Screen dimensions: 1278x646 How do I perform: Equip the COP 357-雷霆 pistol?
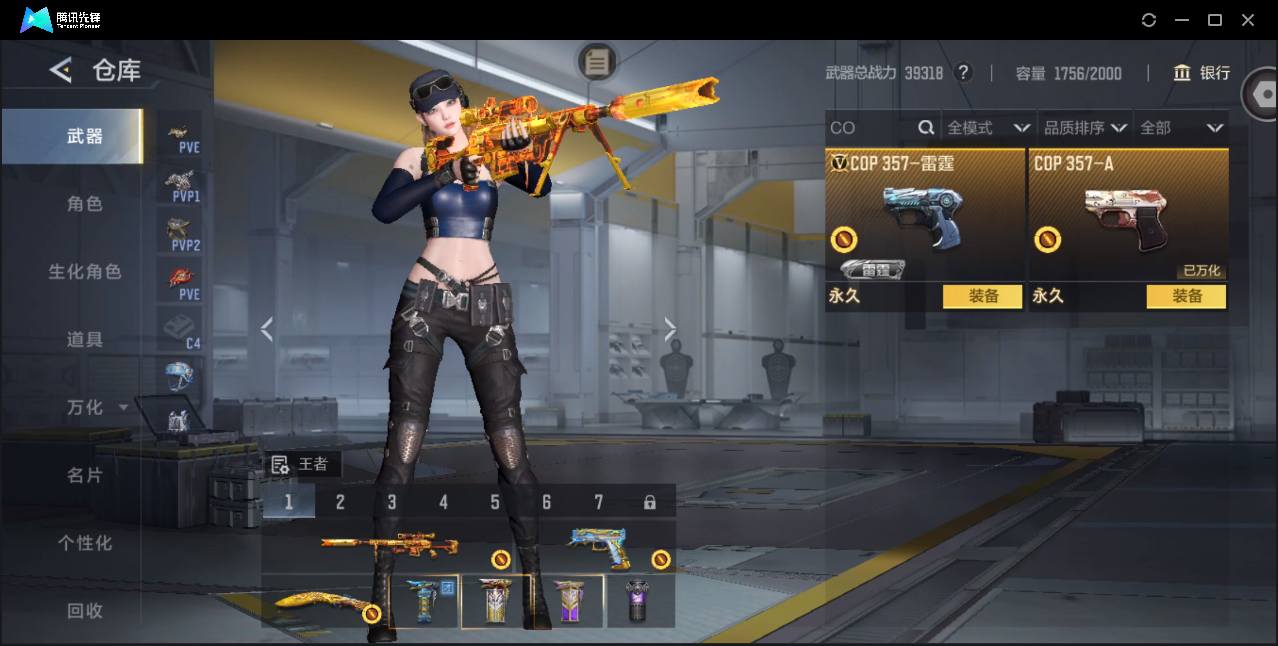[x=982, y=296]
